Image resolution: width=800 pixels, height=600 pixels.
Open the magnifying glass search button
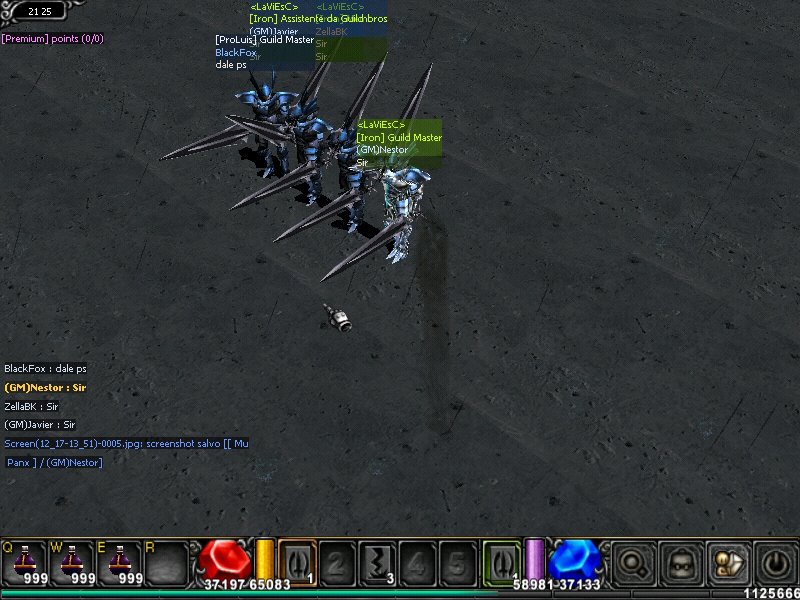[631, 564]
